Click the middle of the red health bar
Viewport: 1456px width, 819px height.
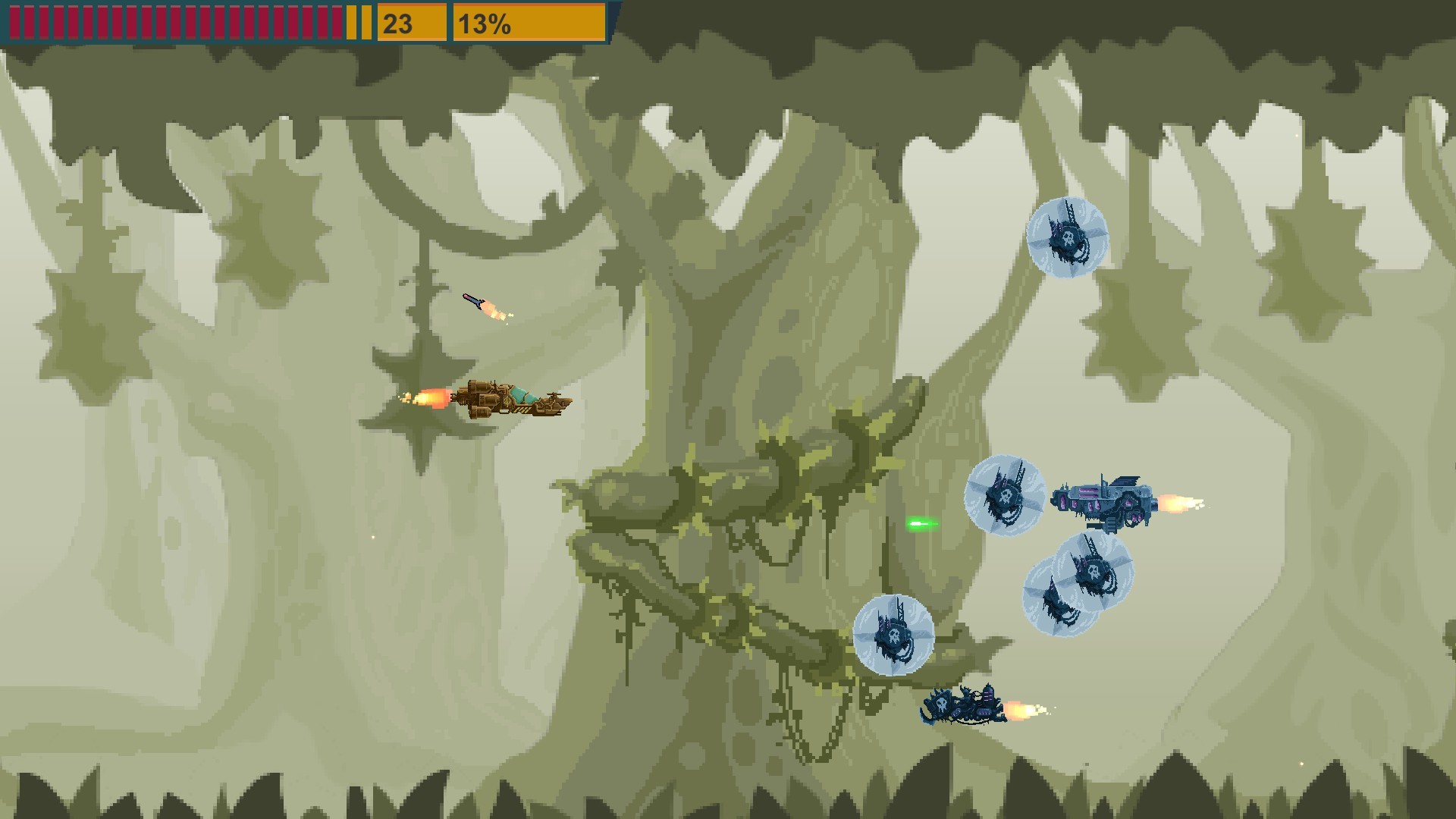coord(174,21)
